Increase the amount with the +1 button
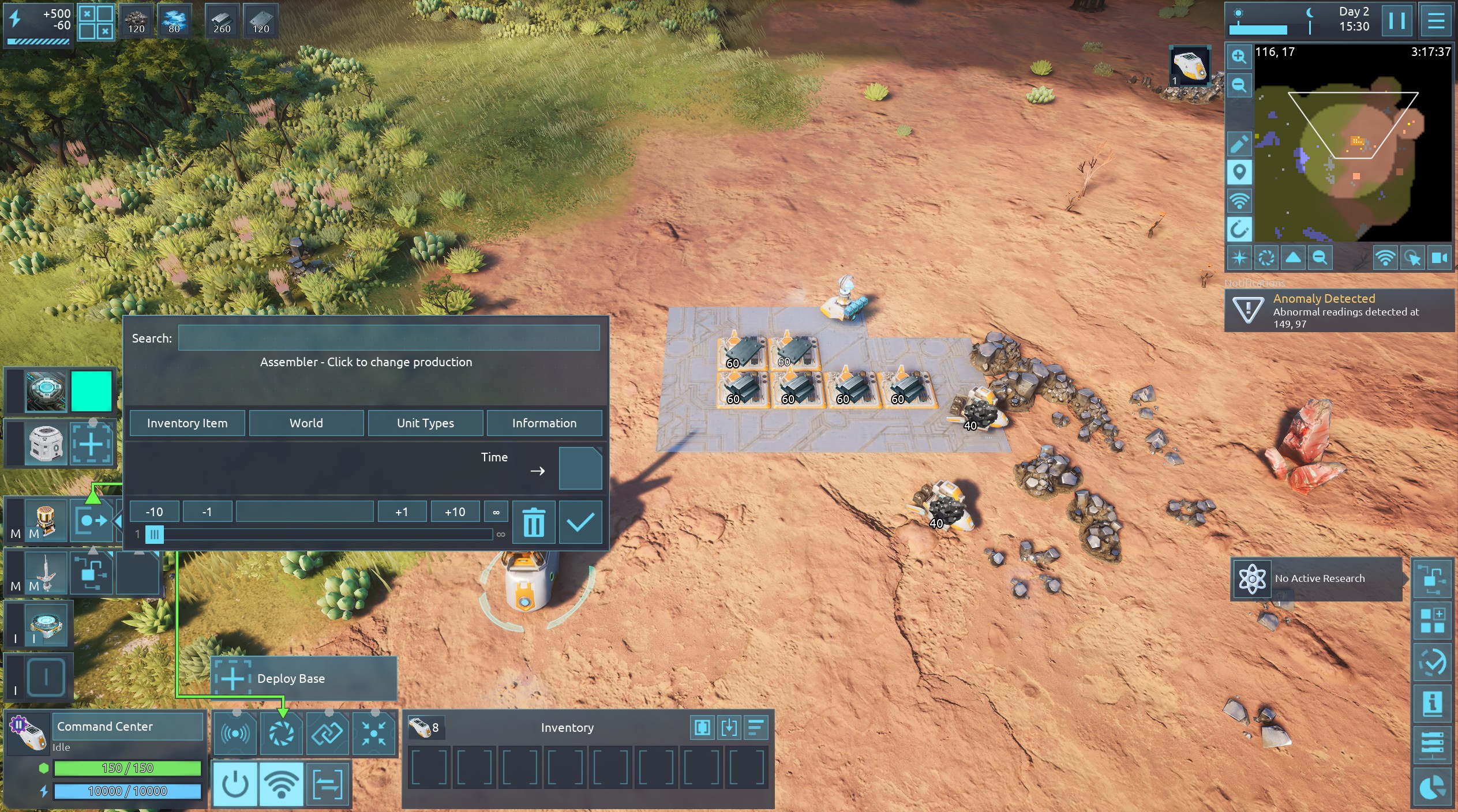This screenshot has width=1458, height=812. [x=402, y=512]
